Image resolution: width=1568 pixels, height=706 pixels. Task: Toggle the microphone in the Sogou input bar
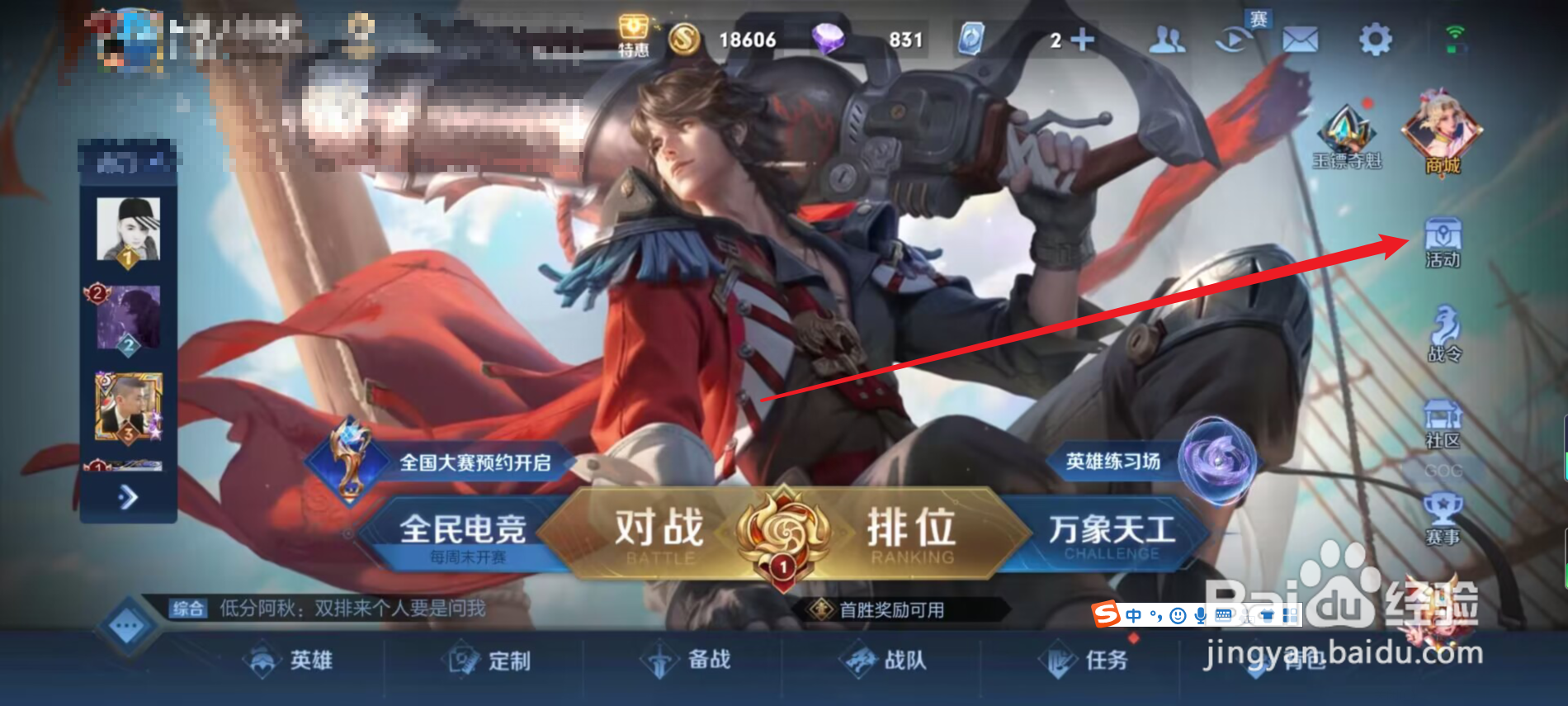(1201, 616)
